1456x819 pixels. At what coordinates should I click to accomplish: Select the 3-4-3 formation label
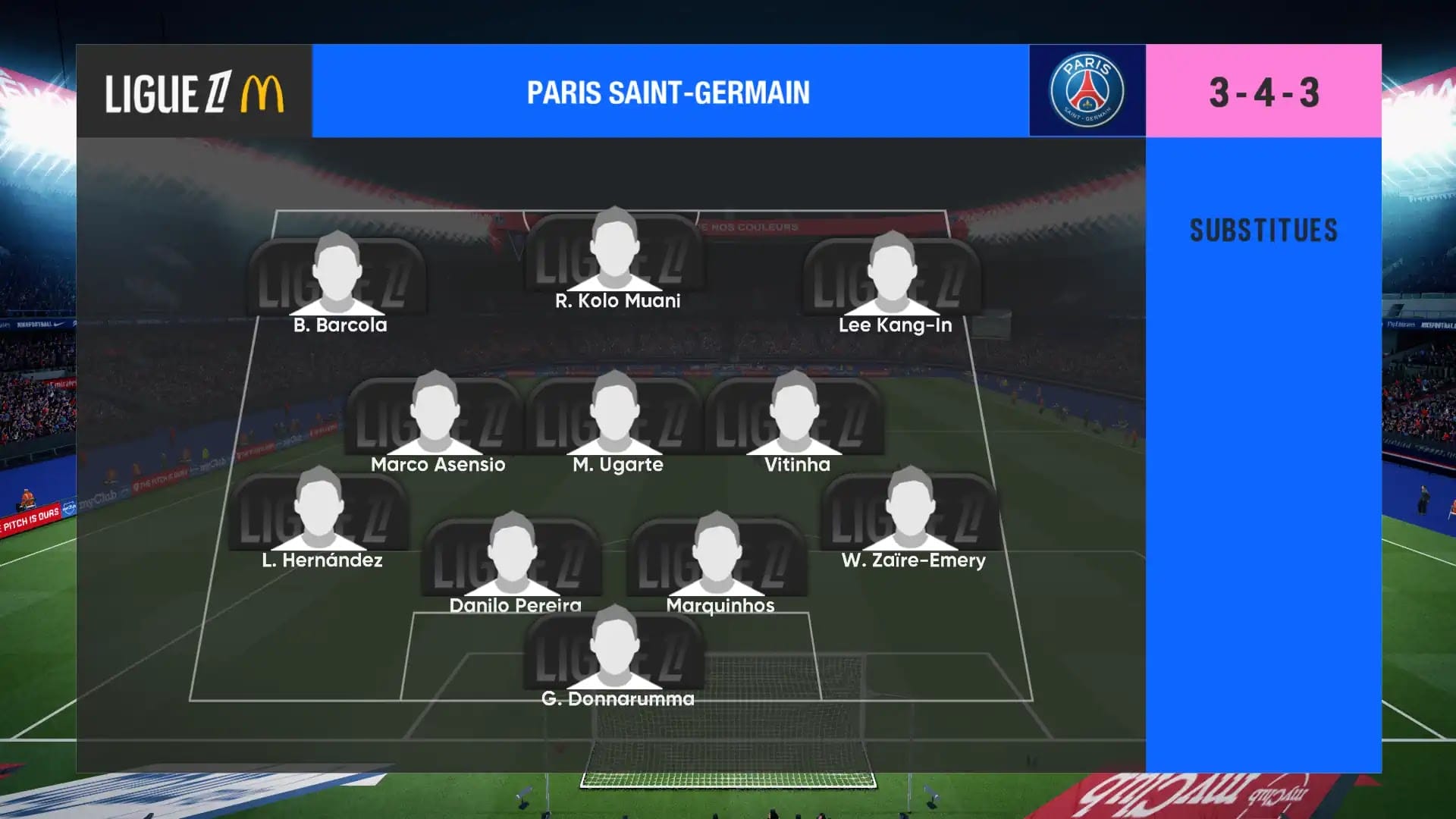[x=1263, y=92]
